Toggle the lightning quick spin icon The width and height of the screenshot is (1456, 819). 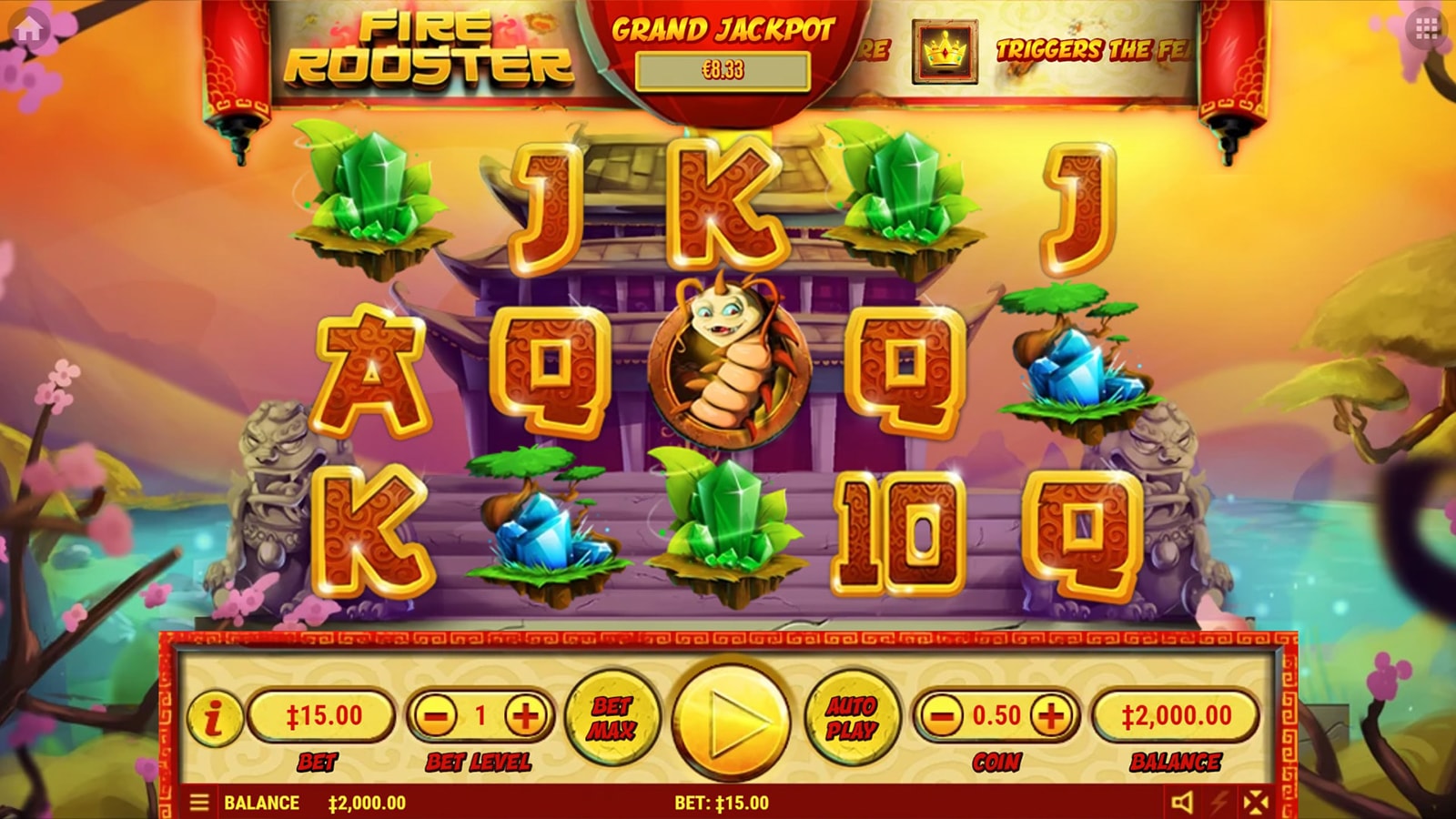click(x=1219, y=803)
